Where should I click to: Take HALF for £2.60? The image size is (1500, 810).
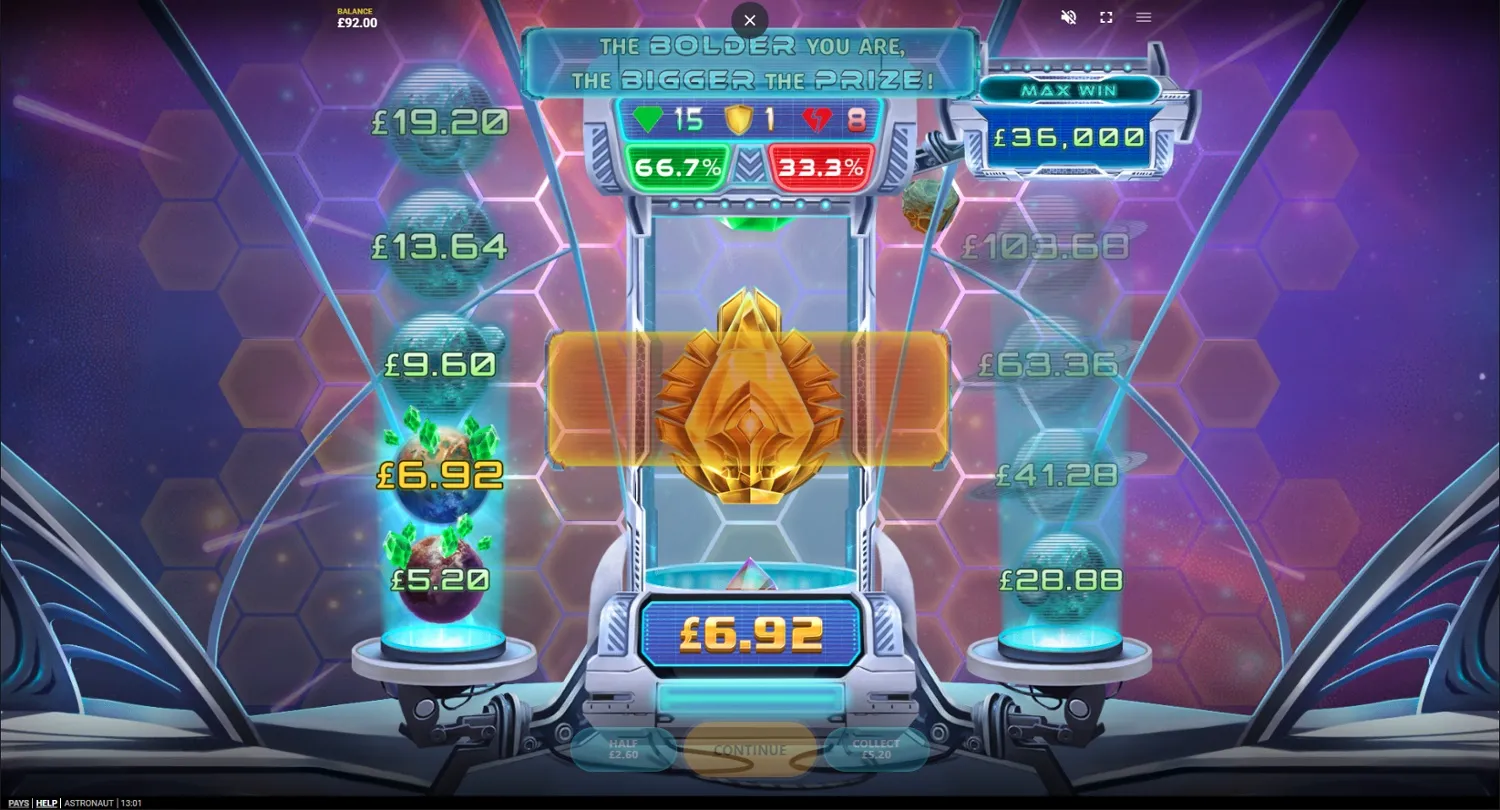[626, 749]
